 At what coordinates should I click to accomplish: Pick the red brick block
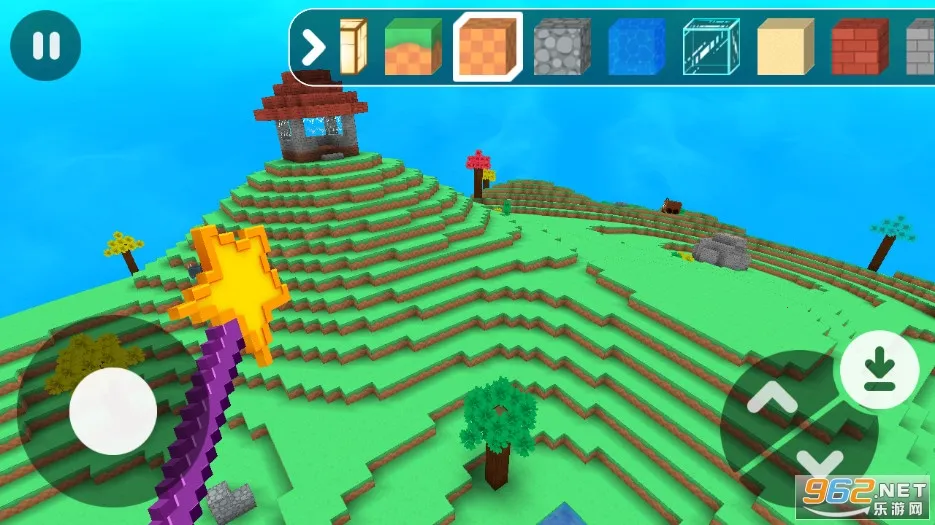tap(859, 47)
